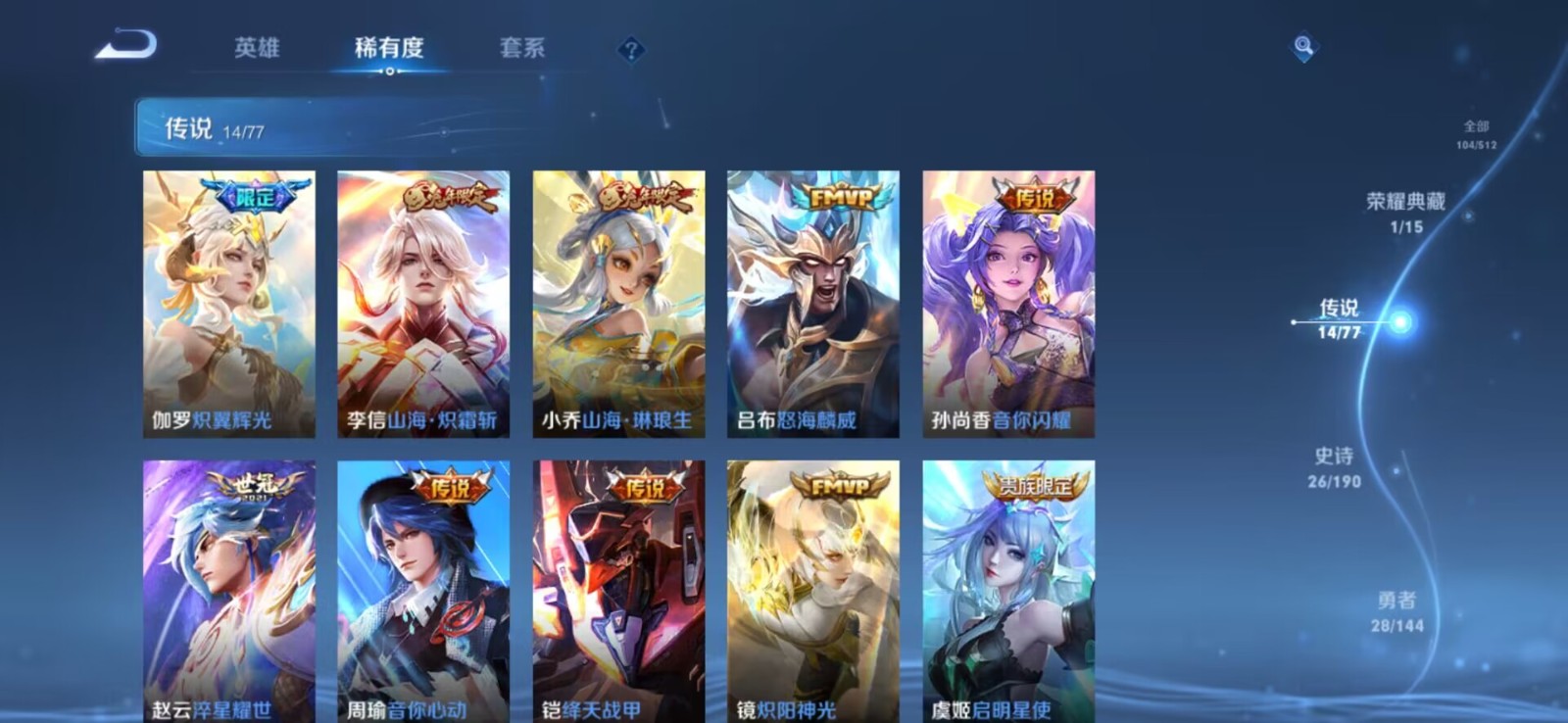The image size is (1568, 723).
Task: Click the help question mark icon
Action: (632, 48)
